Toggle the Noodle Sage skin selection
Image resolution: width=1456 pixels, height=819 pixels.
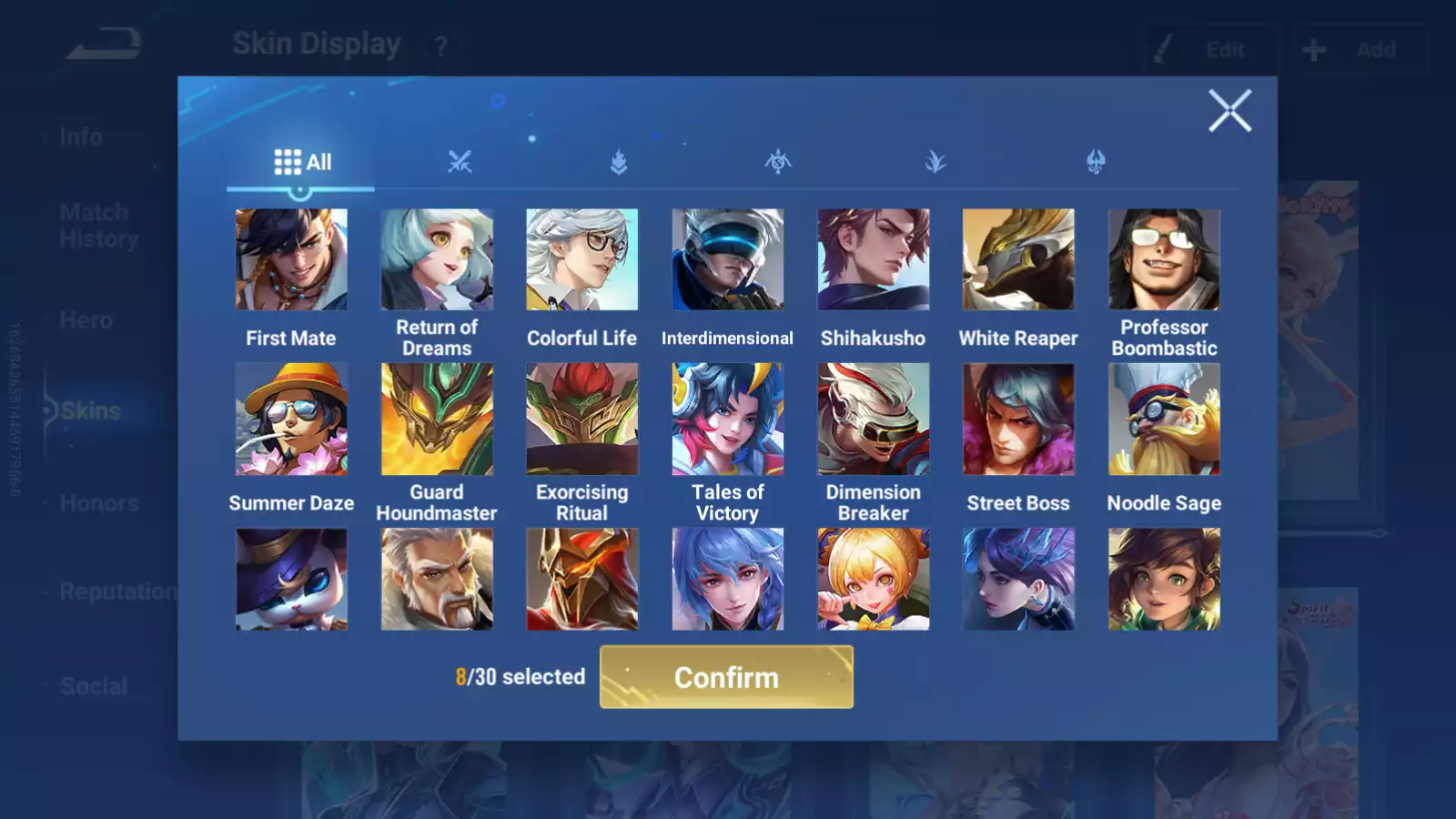coord(1164,419)
